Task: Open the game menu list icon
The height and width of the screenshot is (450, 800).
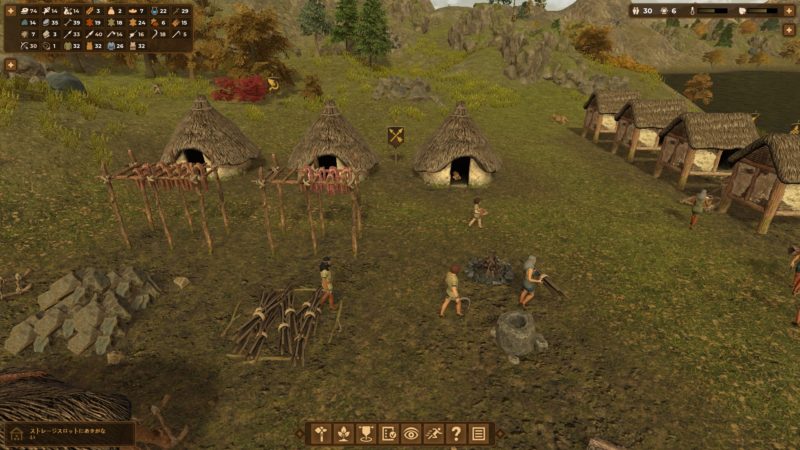Action: coord(479,434)
